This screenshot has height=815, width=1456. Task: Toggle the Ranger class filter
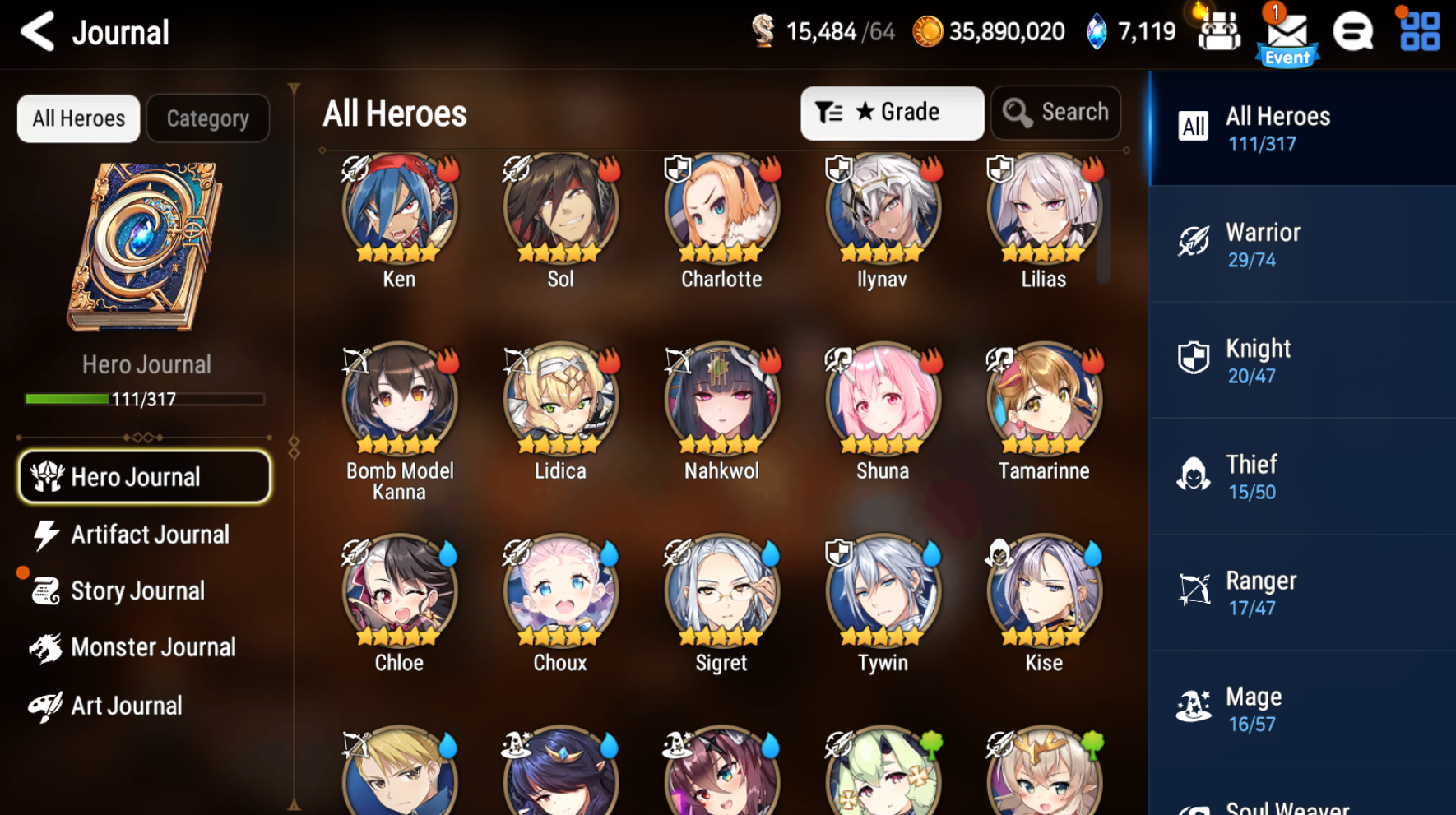tap(1194, 590)
